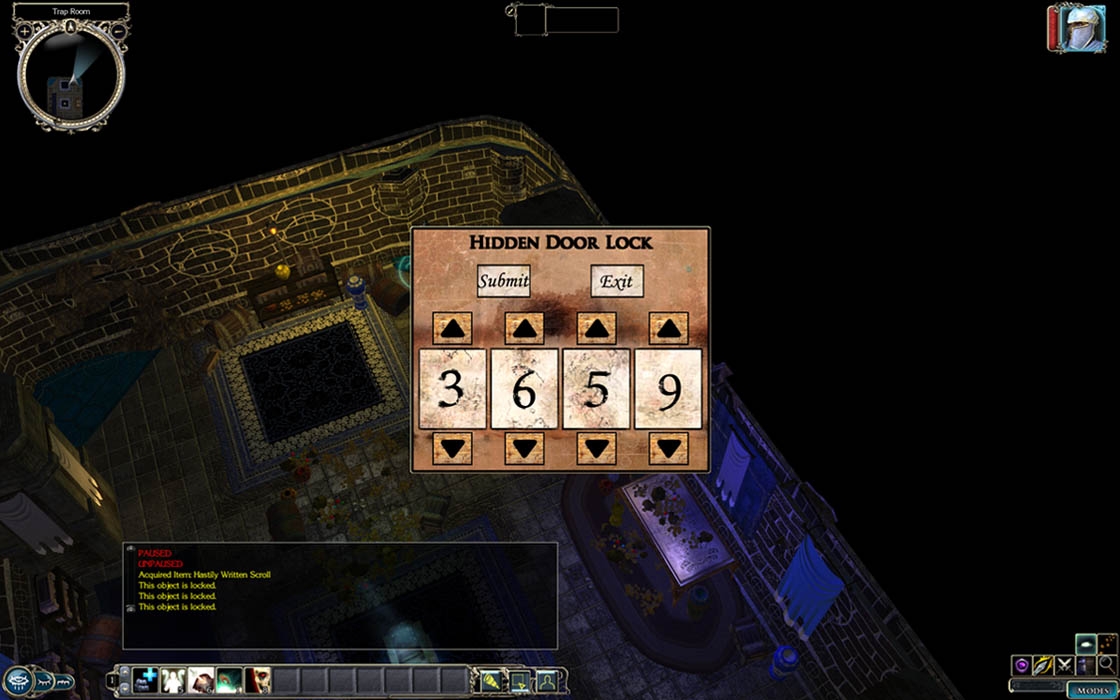Image resolution: width=1120 pixels, height=700 pixels.
Task: Decrement the third digit showing 5
Action: (x=596, y=448)
